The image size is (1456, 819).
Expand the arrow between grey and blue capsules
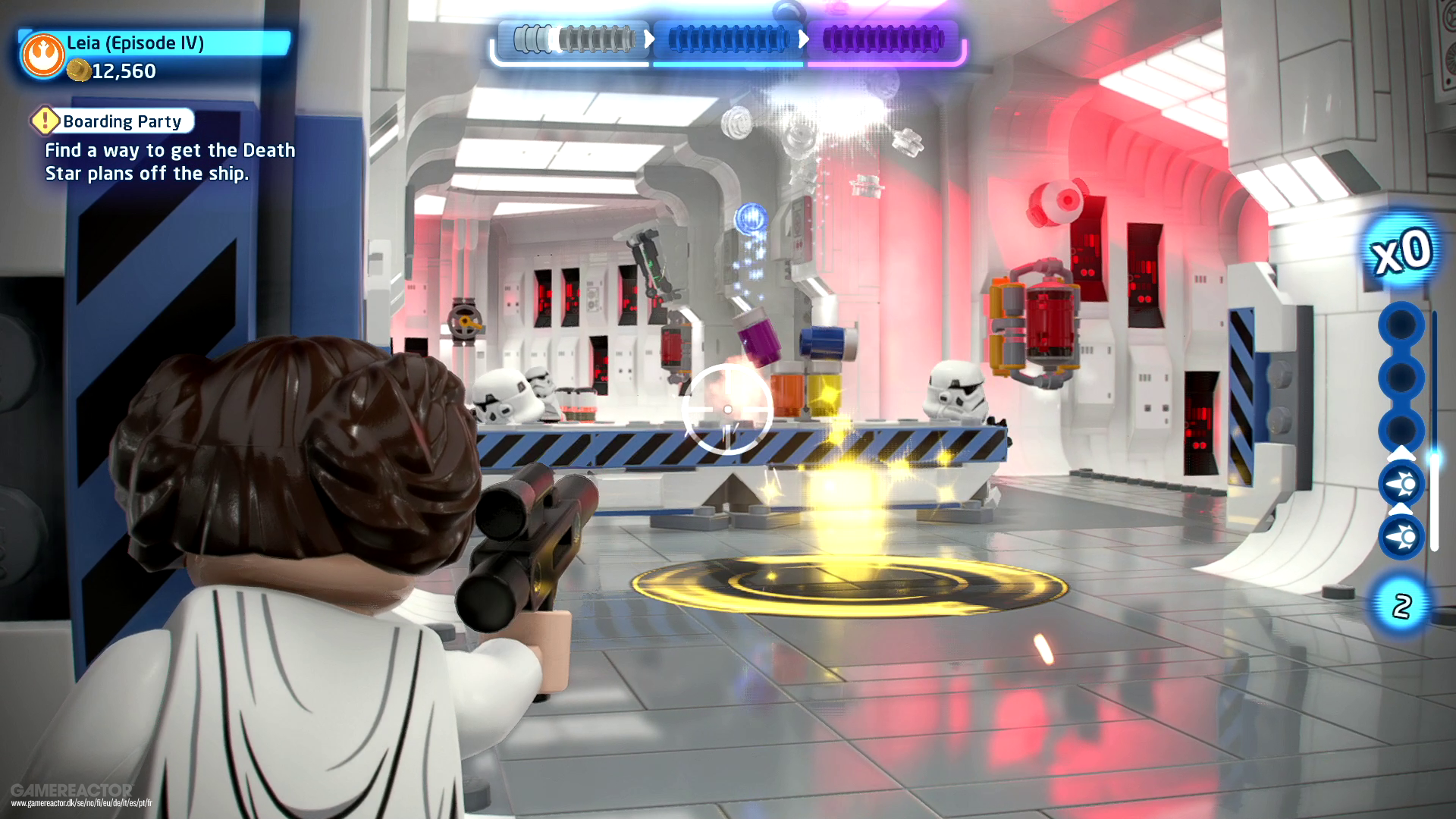click(651, 40)
